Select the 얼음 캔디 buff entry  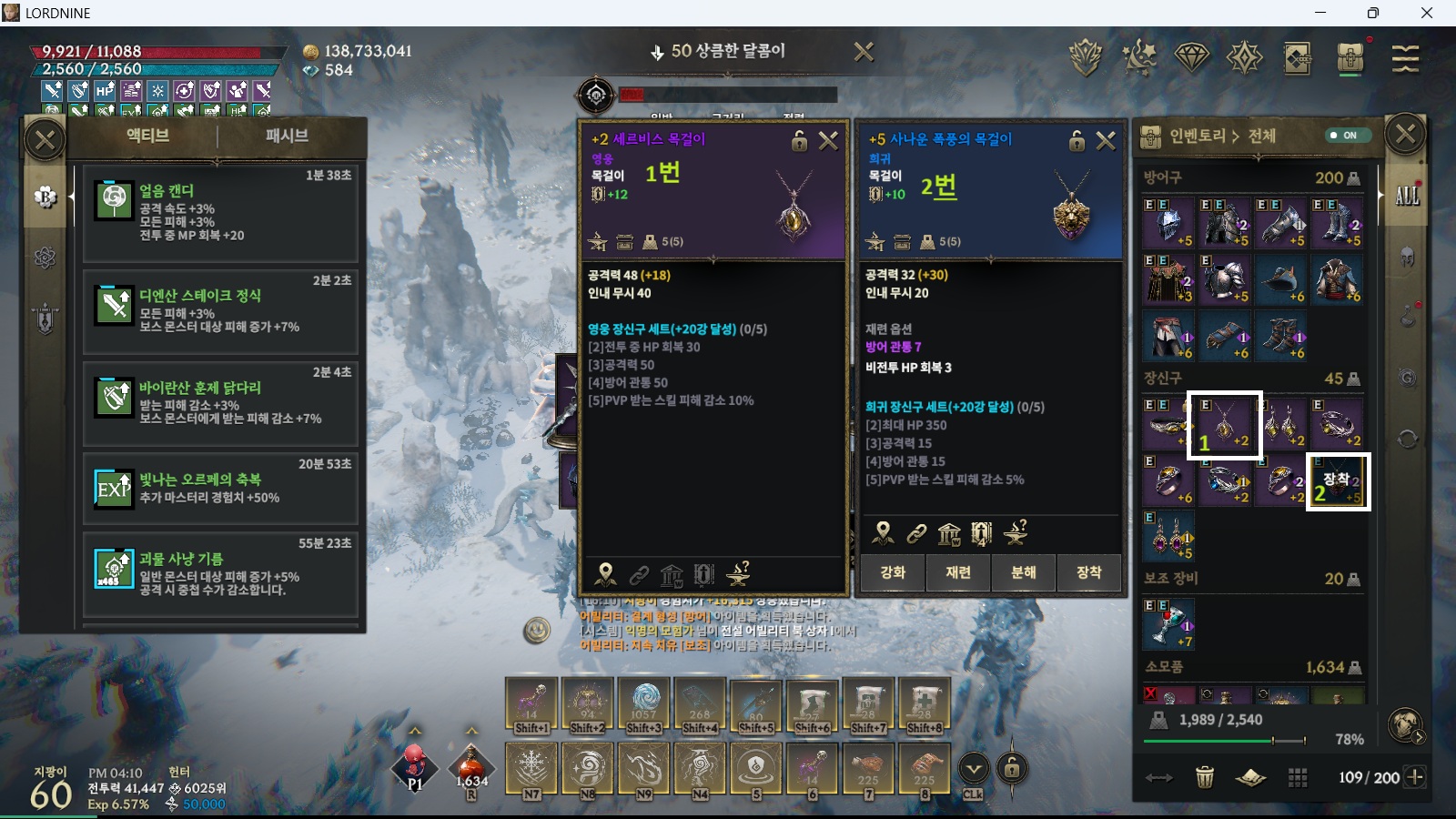(x=219, y=213)
